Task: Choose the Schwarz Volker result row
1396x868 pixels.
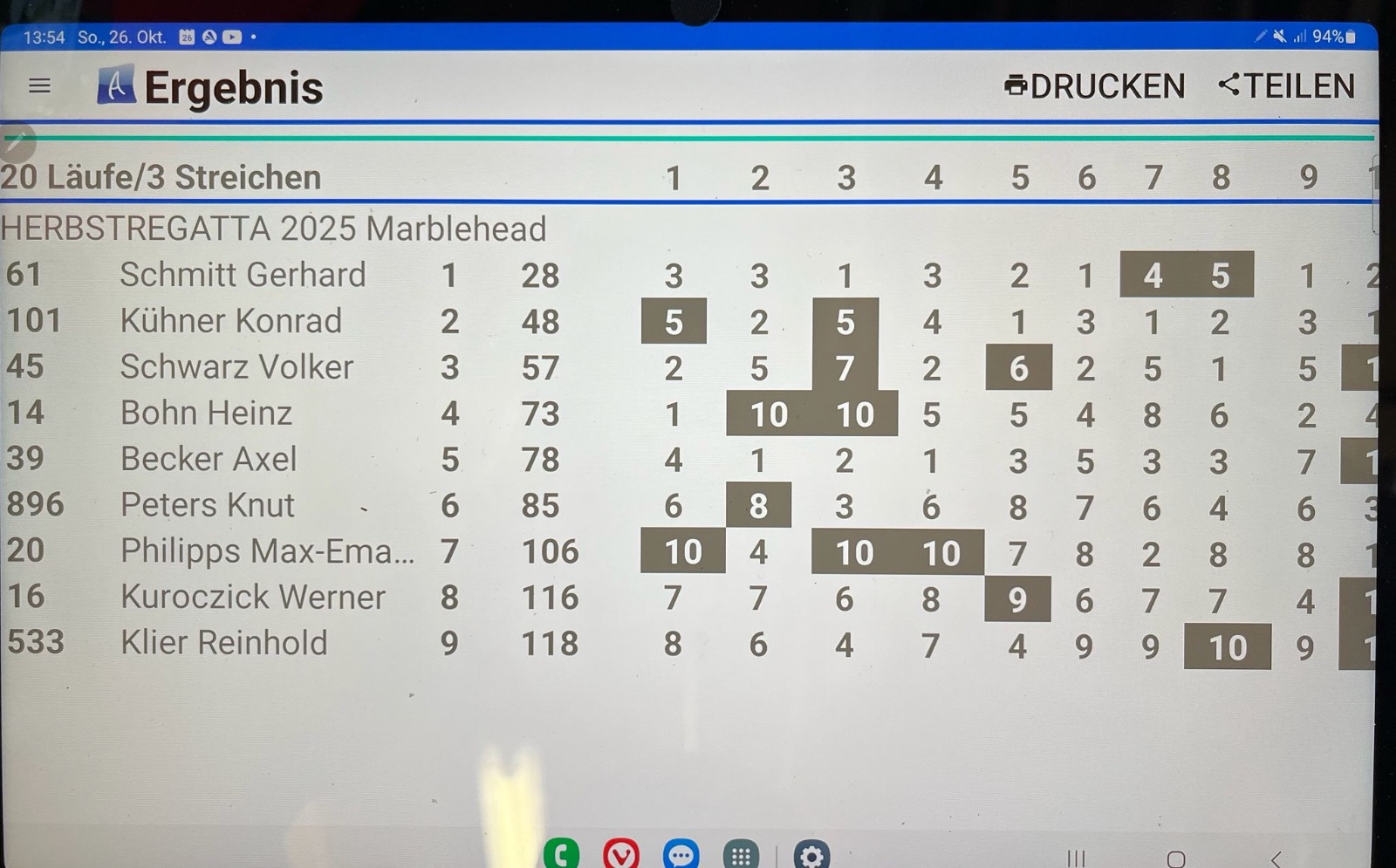Action: (x=236, y=367)
